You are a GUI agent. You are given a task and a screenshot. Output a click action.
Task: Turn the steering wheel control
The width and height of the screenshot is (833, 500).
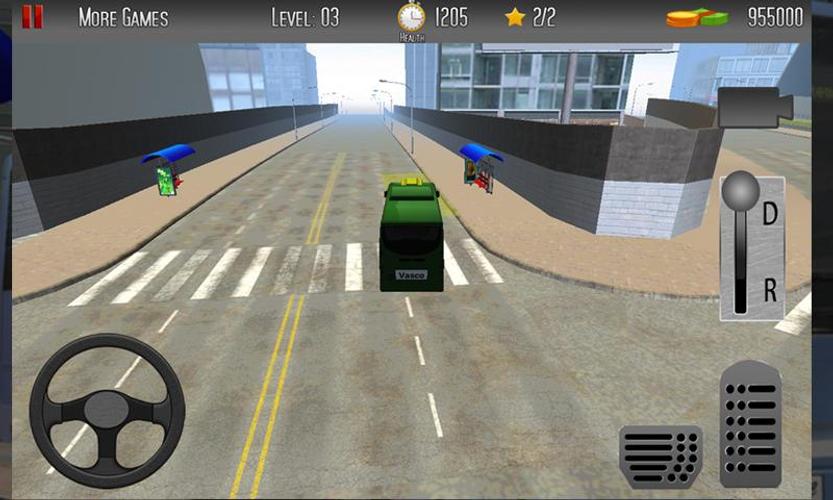107,411
